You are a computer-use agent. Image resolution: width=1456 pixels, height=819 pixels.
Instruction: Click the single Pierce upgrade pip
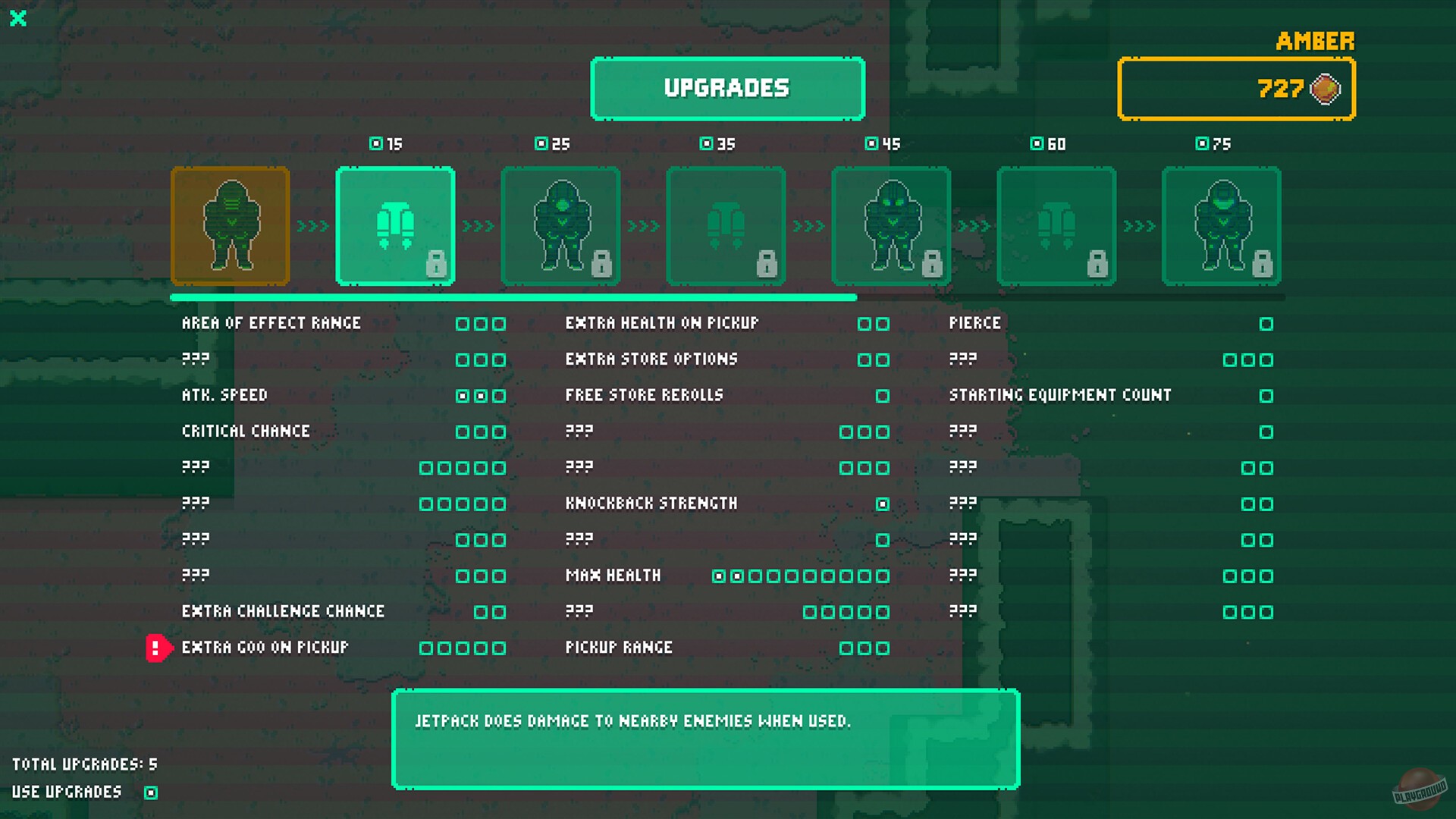click(x=1266, y=323)
